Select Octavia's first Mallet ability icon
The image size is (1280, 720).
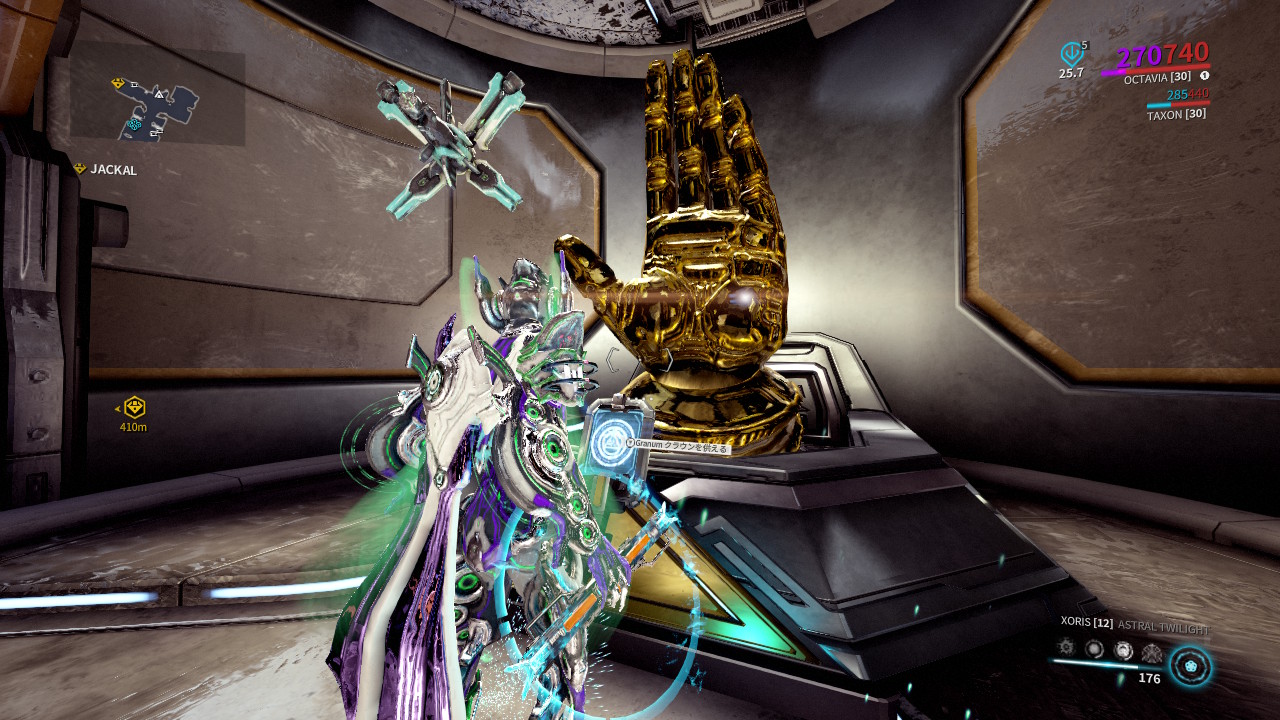pyautogui.click(x=1068, y=649)
